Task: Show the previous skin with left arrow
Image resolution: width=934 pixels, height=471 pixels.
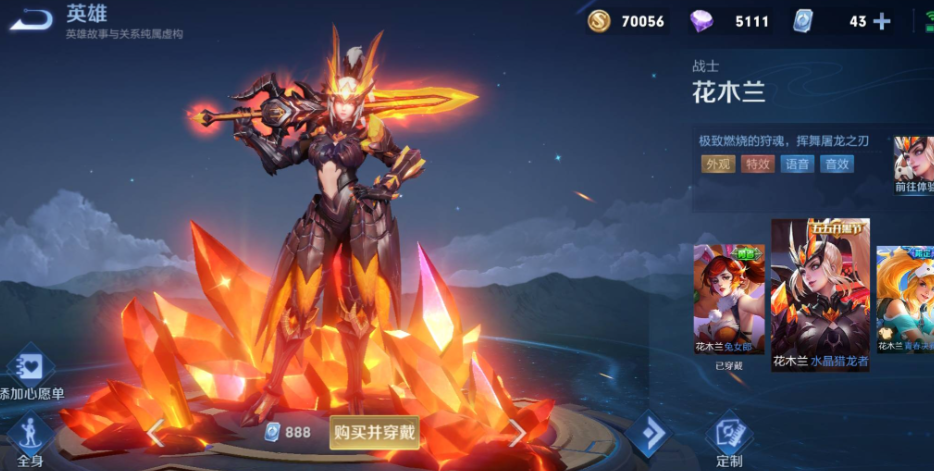Action: 156,432
